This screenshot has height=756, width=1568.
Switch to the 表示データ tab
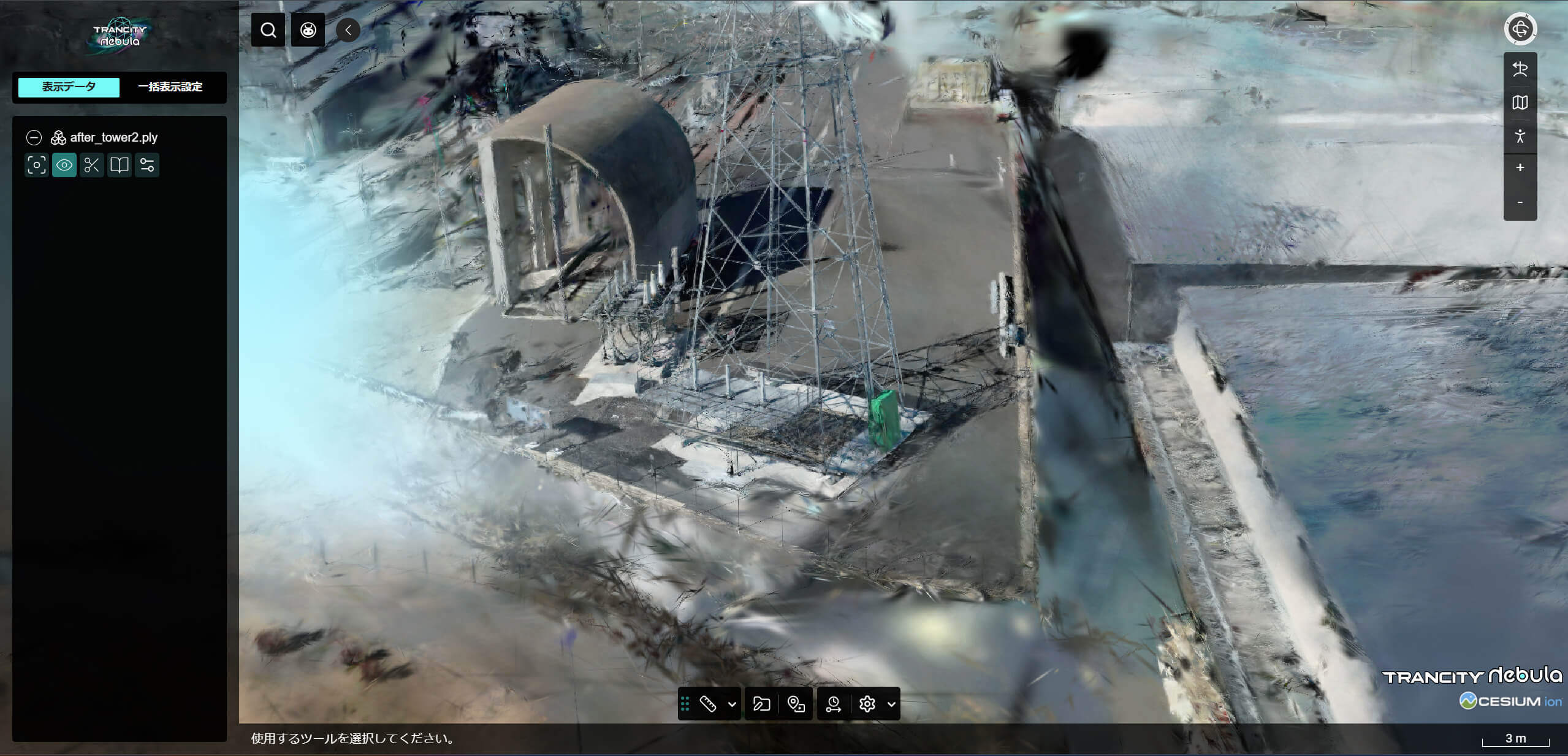69,87
